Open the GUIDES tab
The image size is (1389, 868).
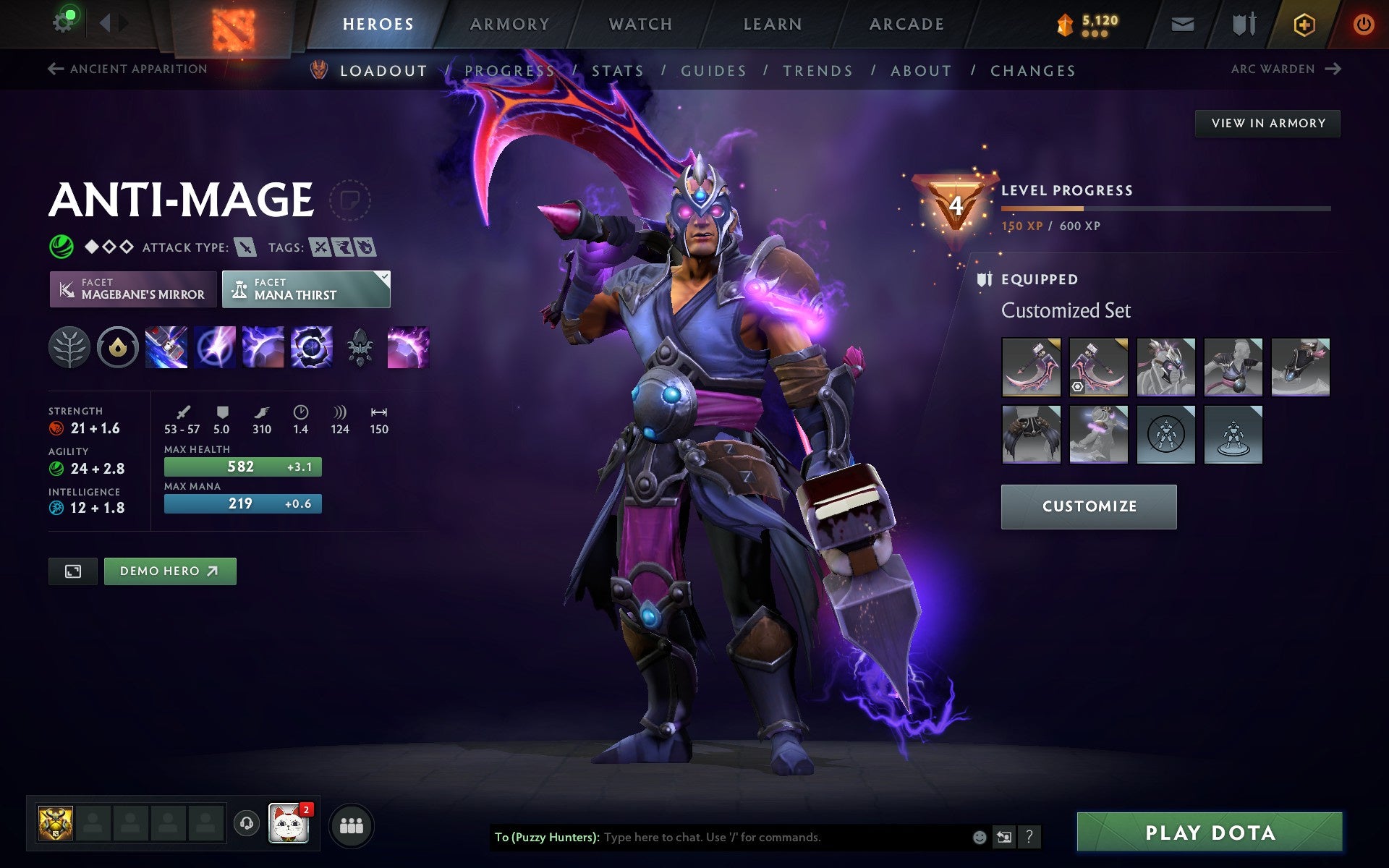point(713,70)
